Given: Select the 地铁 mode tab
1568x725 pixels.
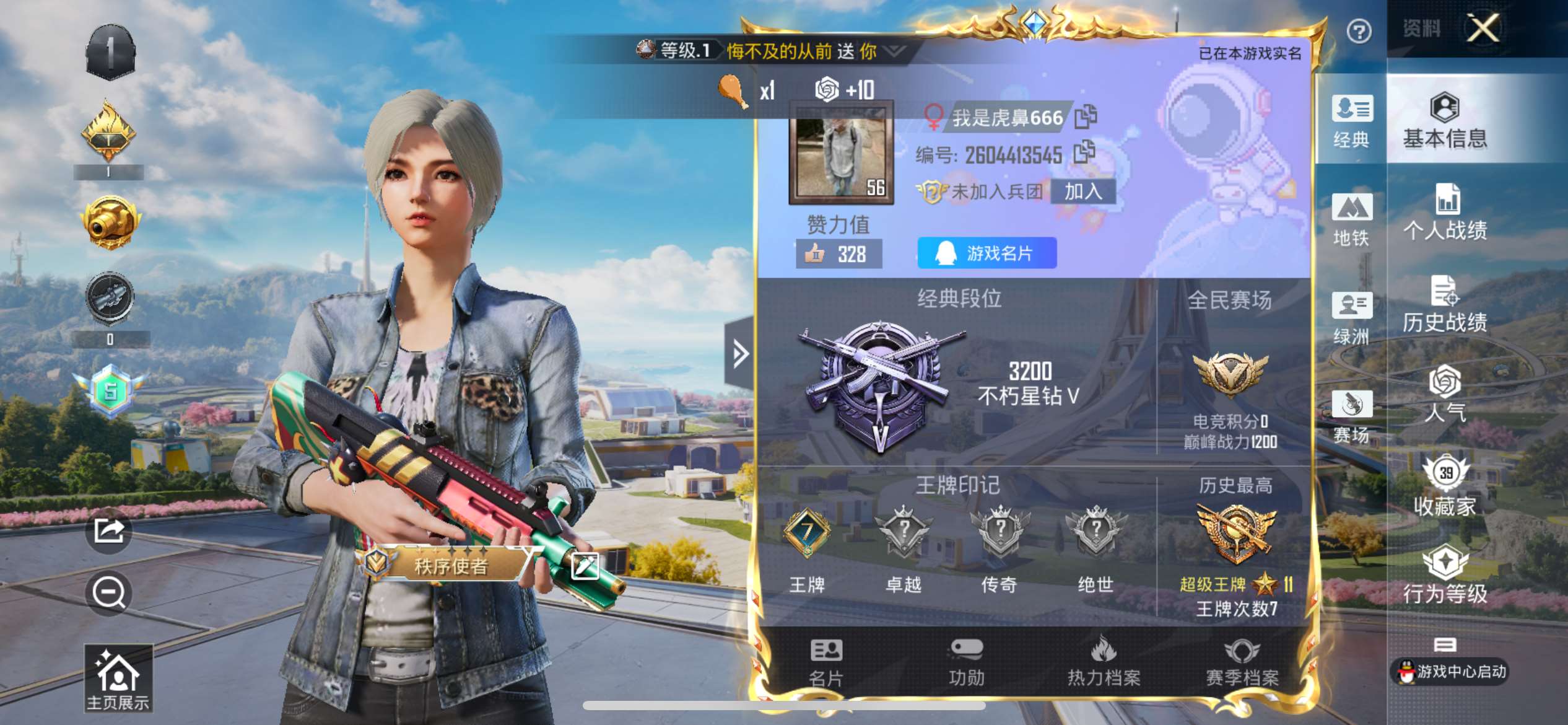Looking at the screenshot, I should pyautogui.click(x=1351, y=220).
